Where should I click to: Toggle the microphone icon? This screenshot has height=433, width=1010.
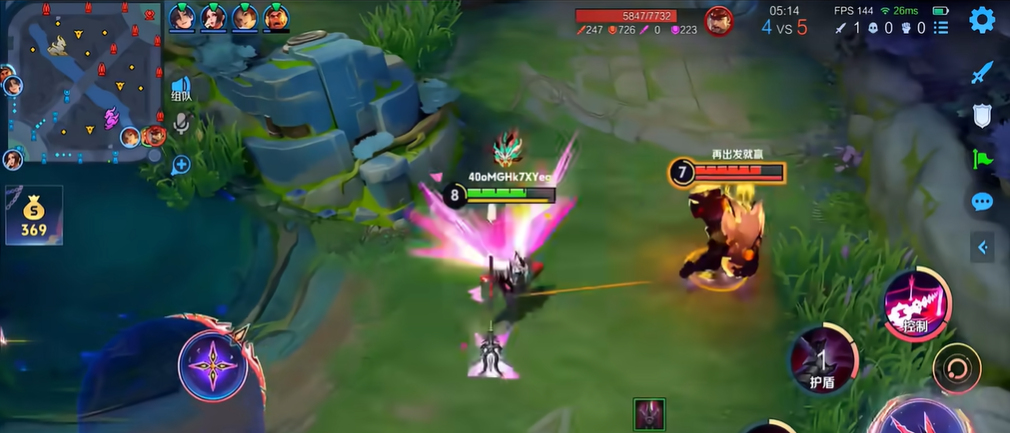click(181, 123)
